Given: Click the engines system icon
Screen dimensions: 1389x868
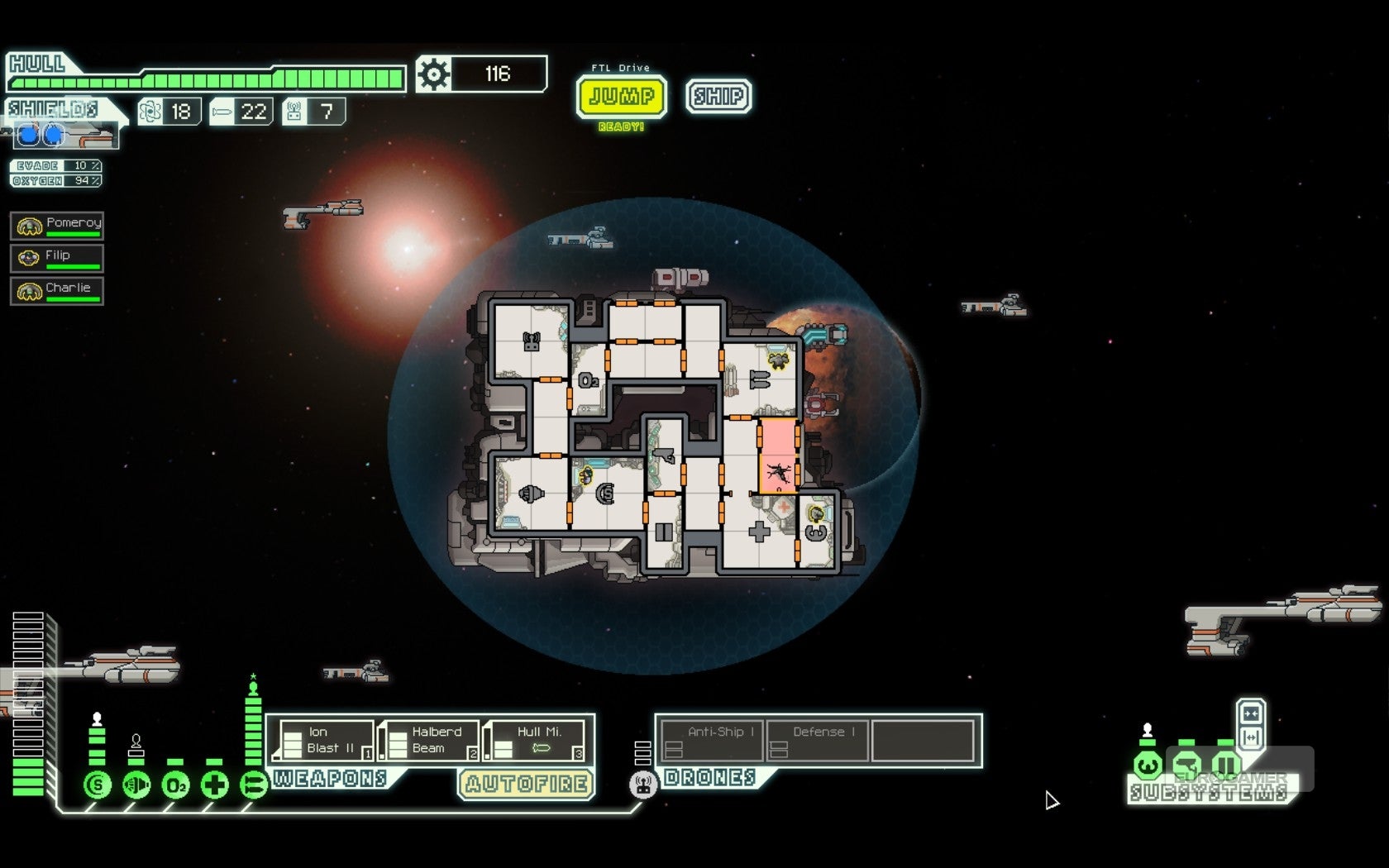Looking at the screenshot, I should pos(136,785).
